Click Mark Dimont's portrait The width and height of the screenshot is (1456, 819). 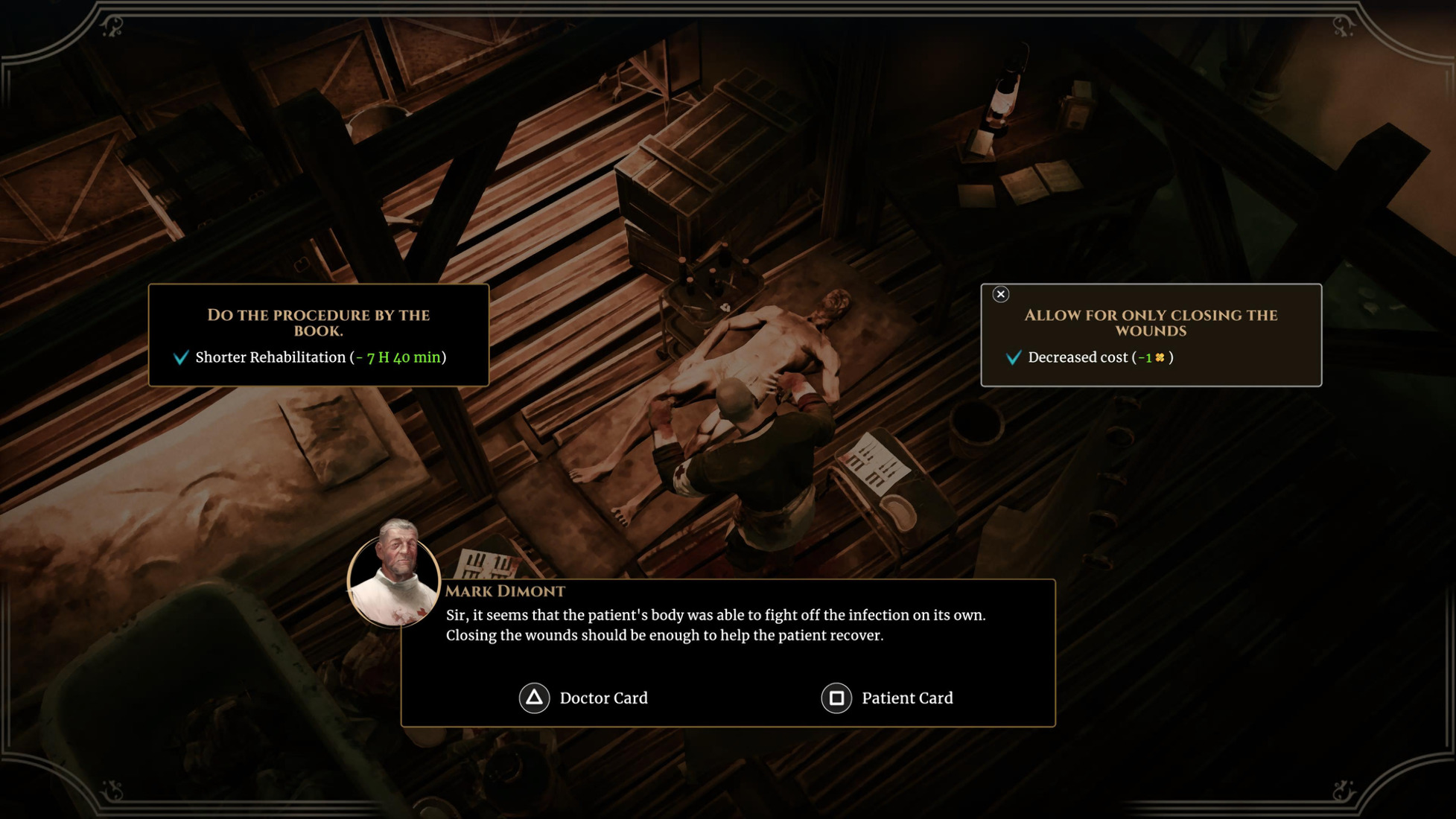(x=394, y=573)
